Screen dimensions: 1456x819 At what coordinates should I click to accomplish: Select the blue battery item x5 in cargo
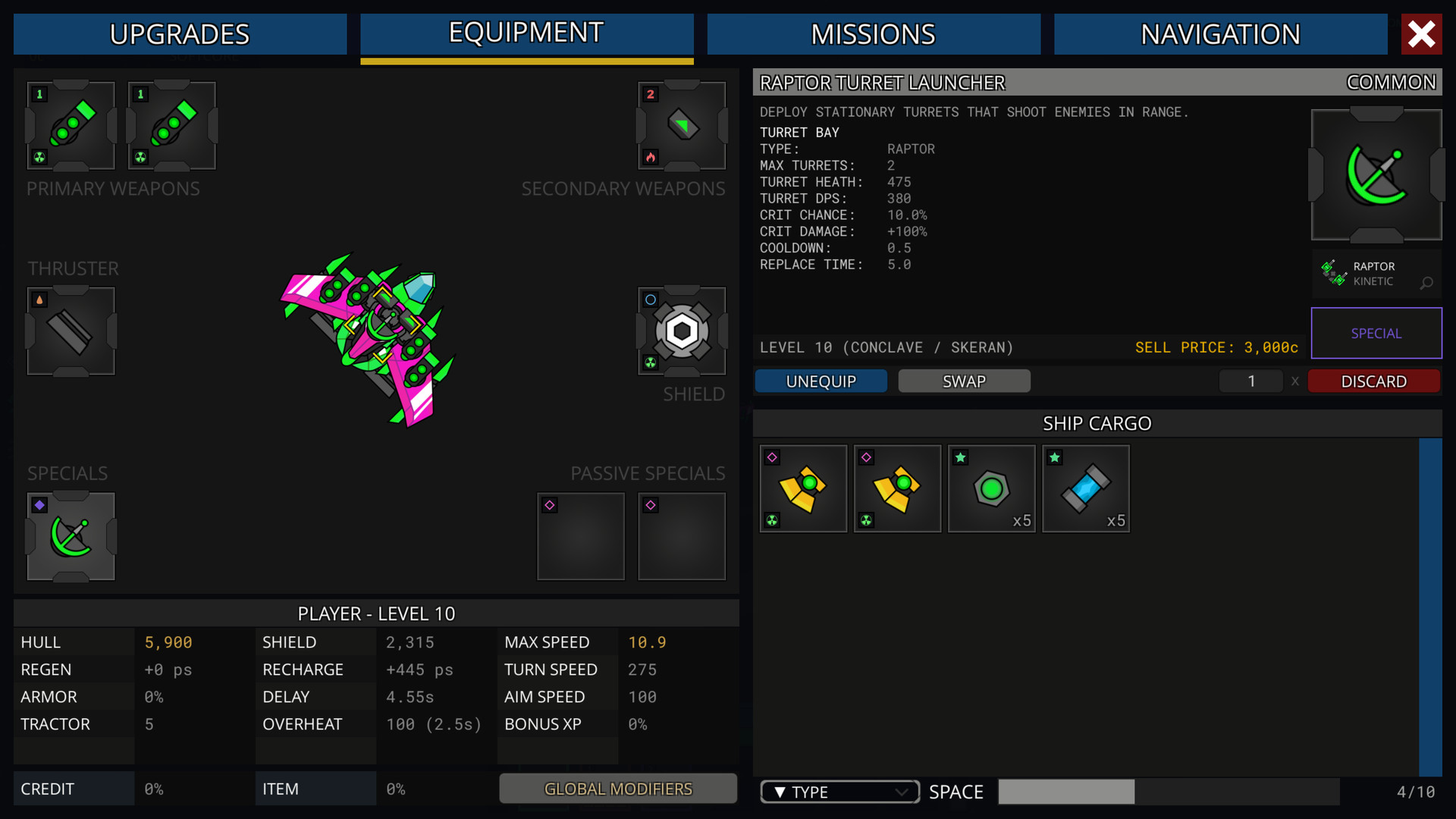1085,488
